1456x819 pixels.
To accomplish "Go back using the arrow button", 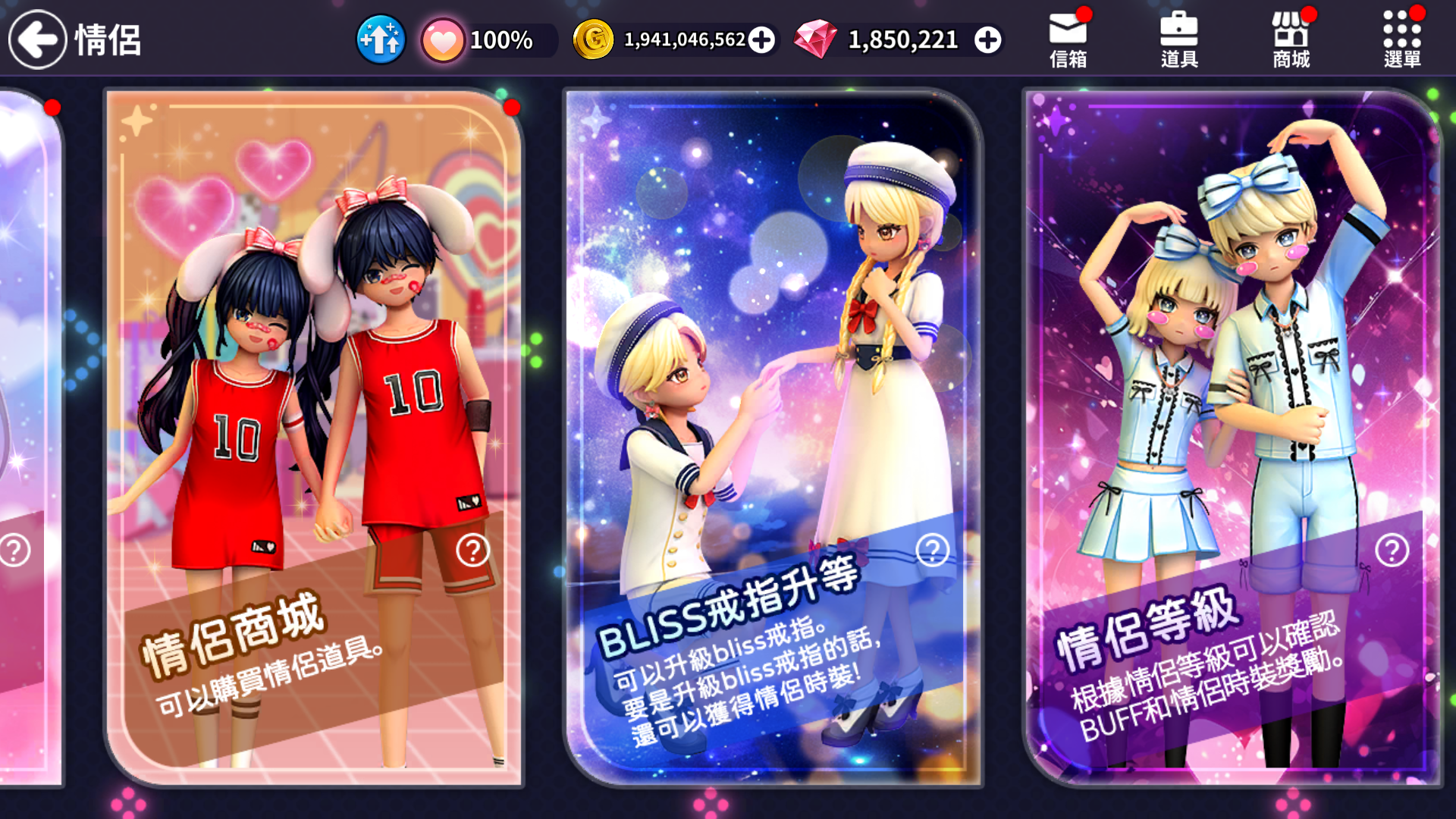I will (37, 39).
